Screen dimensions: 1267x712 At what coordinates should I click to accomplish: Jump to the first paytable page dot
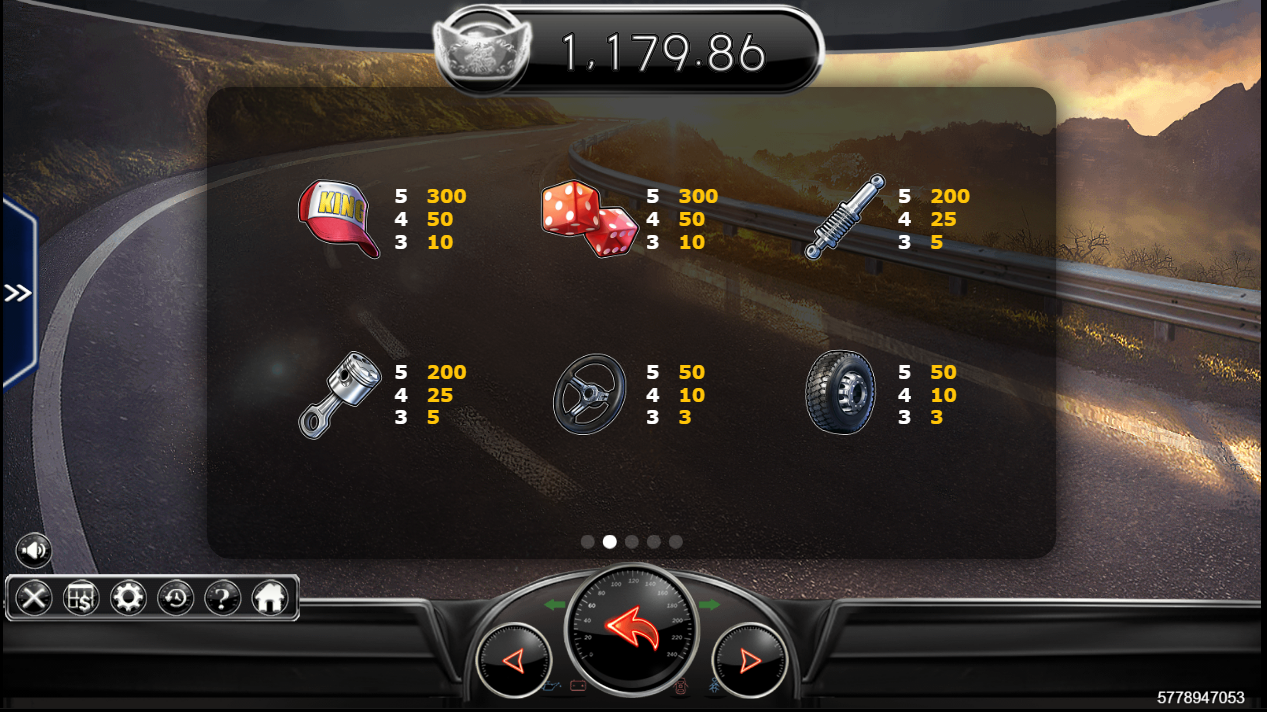click(588, 542)
